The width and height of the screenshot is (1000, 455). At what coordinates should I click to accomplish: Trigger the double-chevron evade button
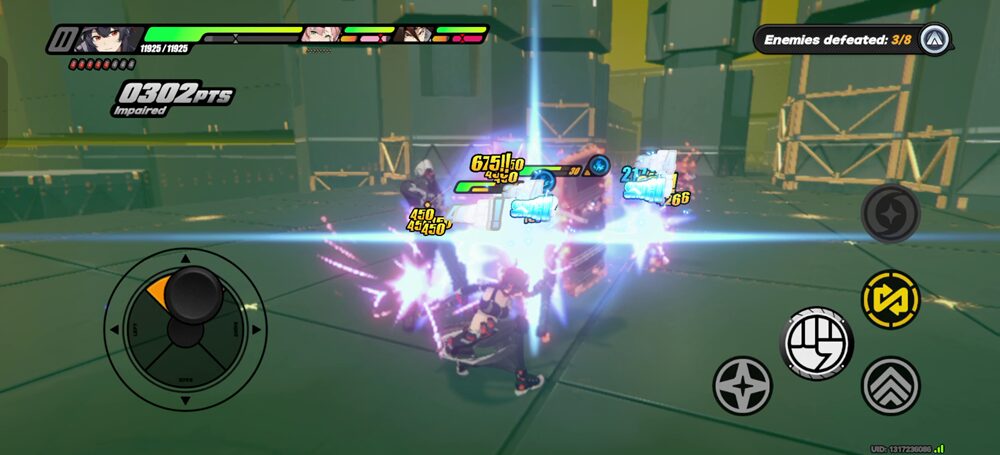pyautogui.click(x=890, y=385)
